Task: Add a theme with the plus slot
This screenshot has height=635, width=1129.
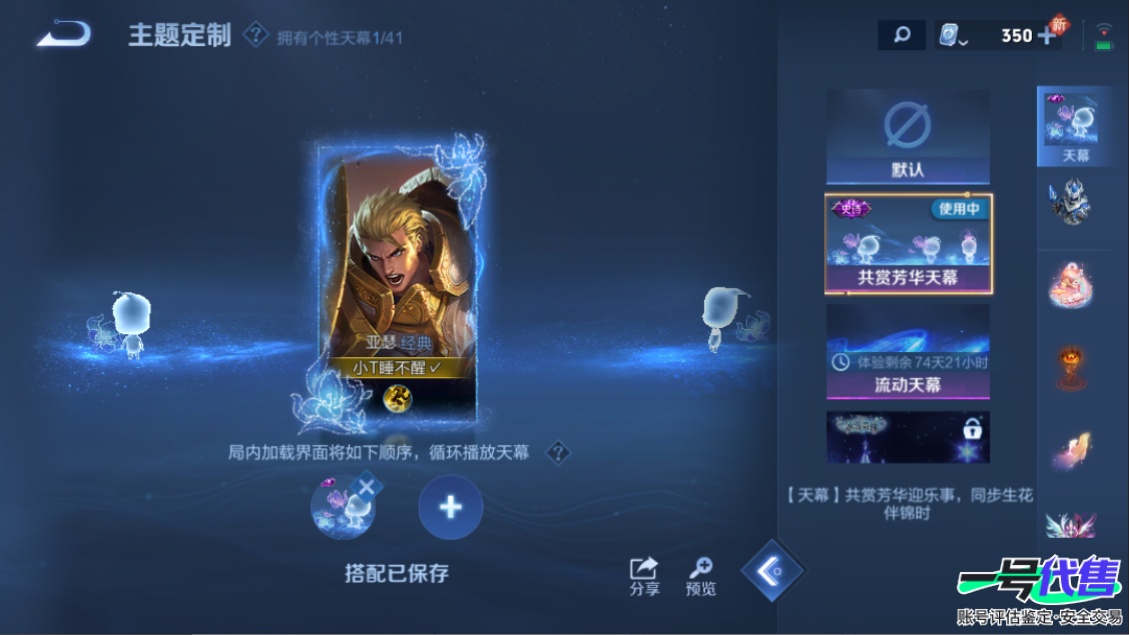Action: [450, 507]
